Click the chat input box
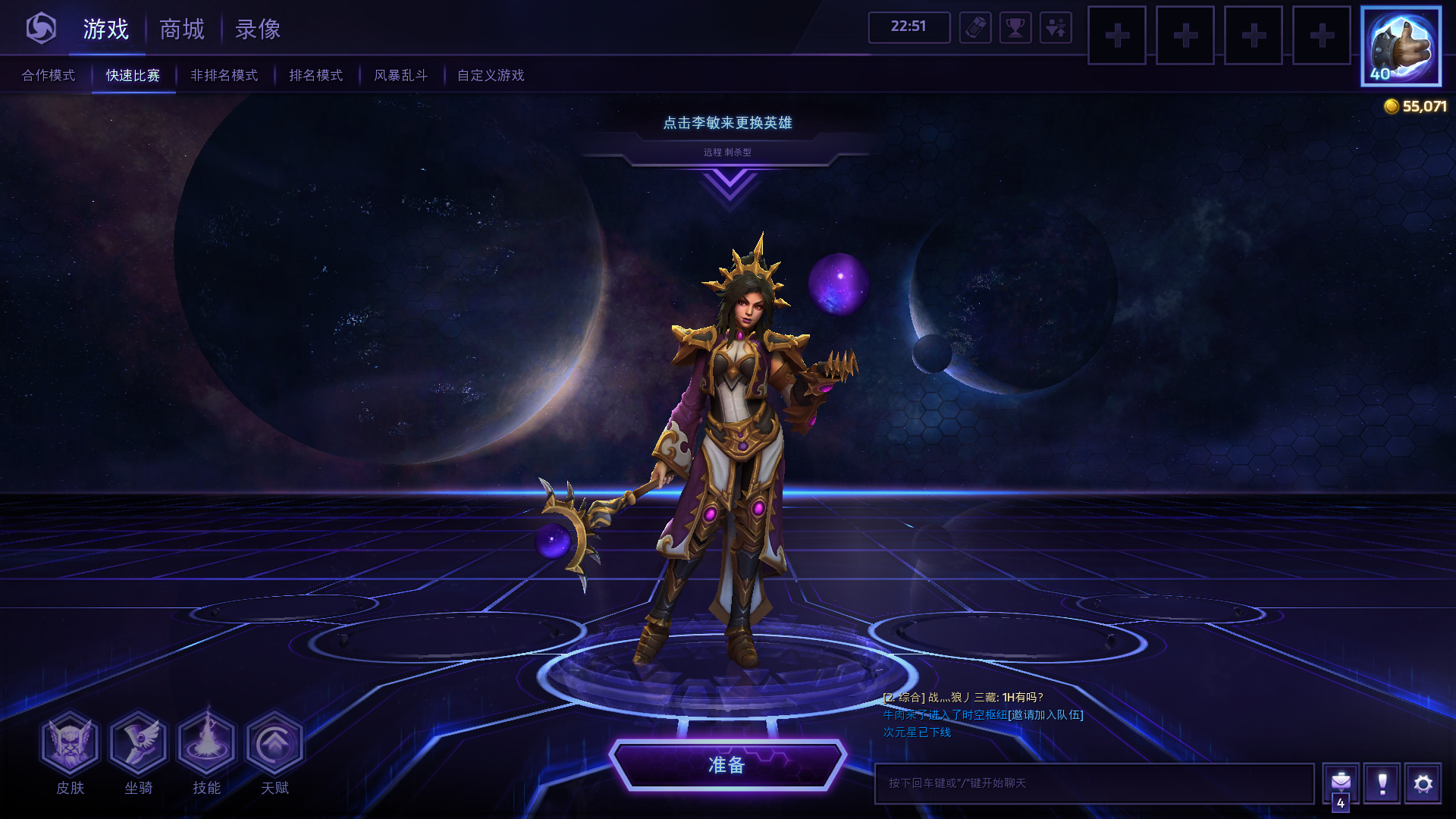The width and height of the screenshot is (1456, 819). (x=1094, y=783)
